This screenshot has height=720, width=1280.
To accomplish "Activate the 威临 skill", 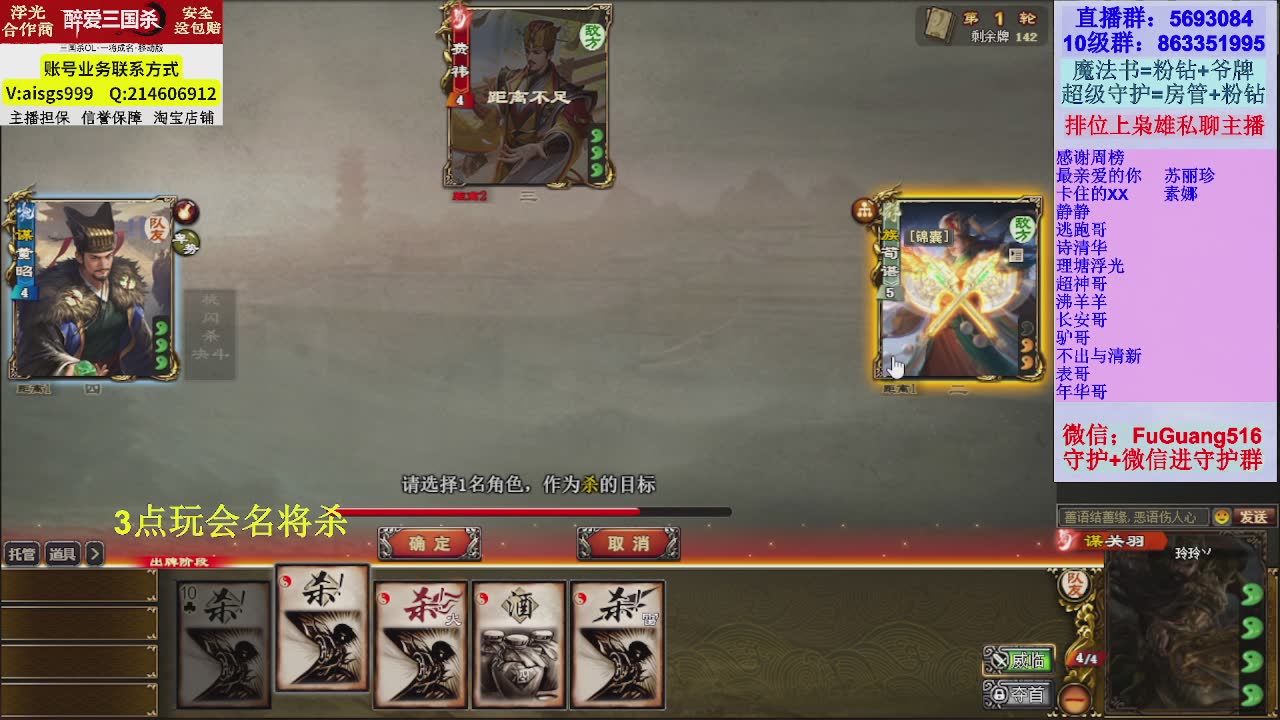I will 1019,661.
